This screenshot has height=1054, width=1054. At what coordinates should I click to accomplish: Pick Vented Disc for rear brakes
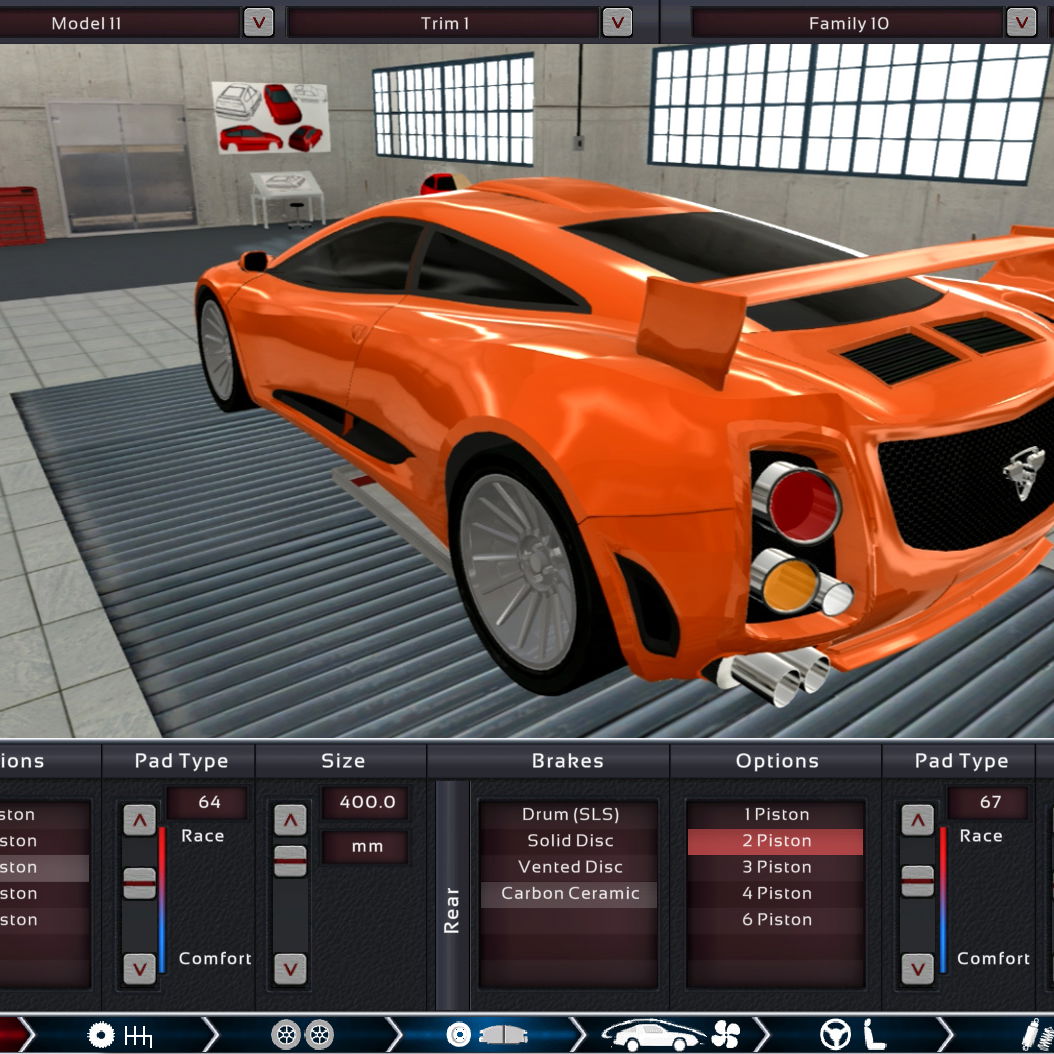click(569, 867)
